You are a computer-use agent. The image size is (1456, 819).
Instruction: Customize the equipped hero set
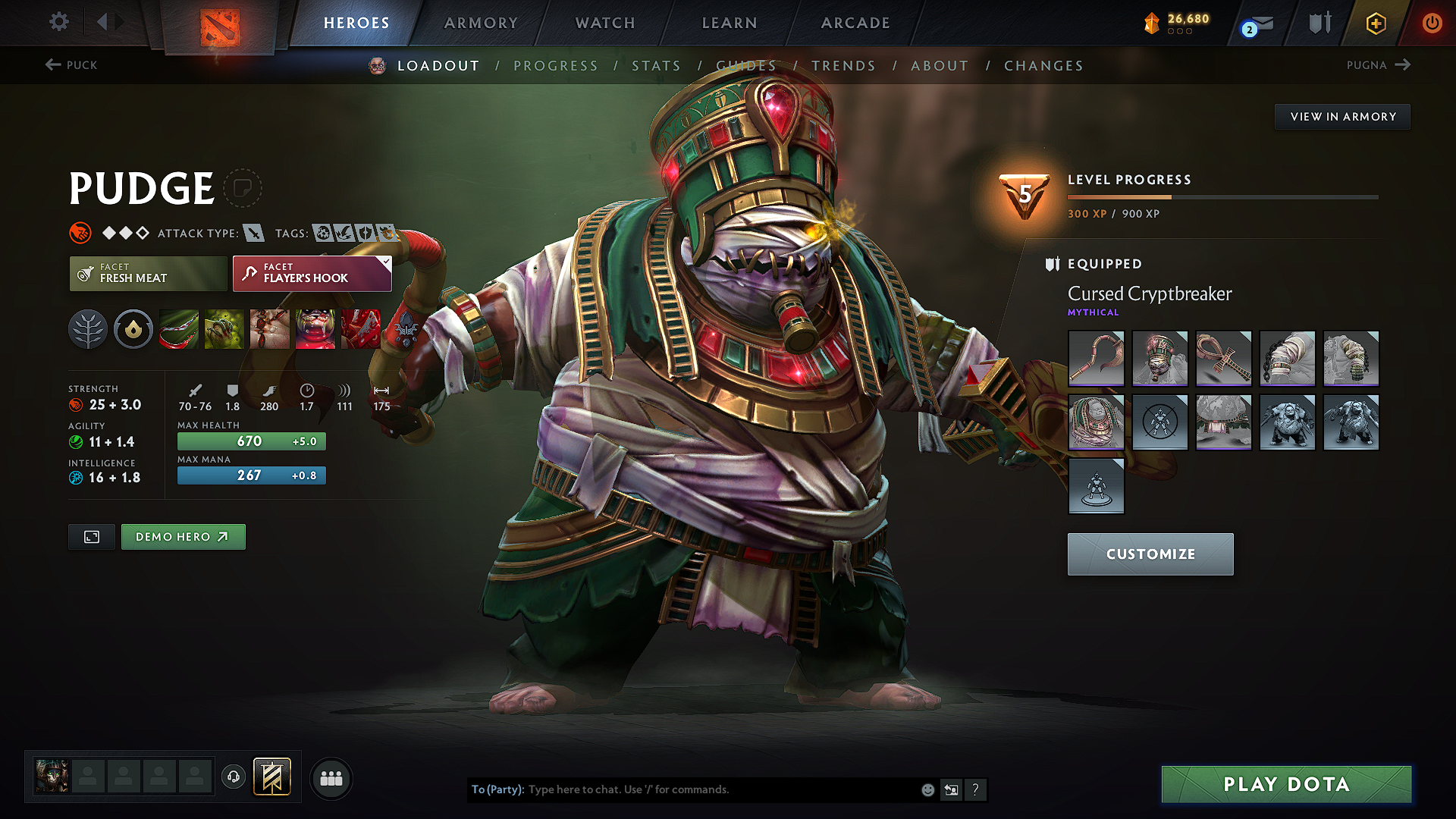click(1150, 554)
